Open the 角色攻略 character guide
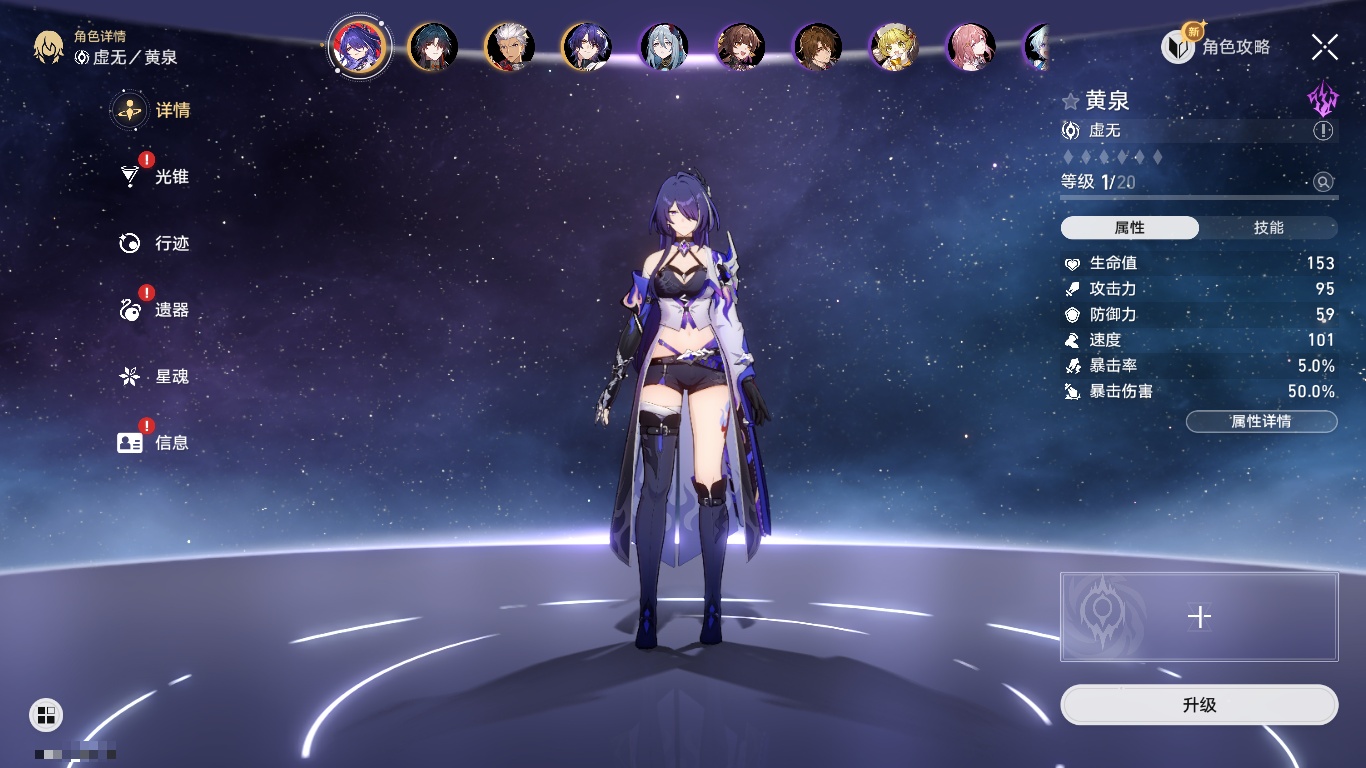1366x768 pixels. [x=1216, y=46]
